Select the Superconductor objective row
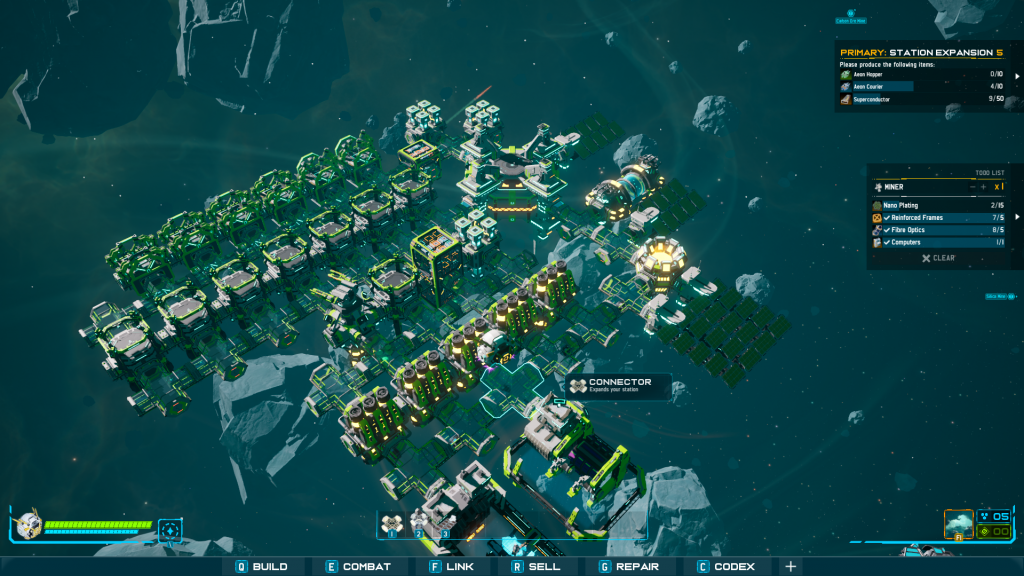Image resolution: width=1024 pixels, height=576 pixels. [920, 99]
